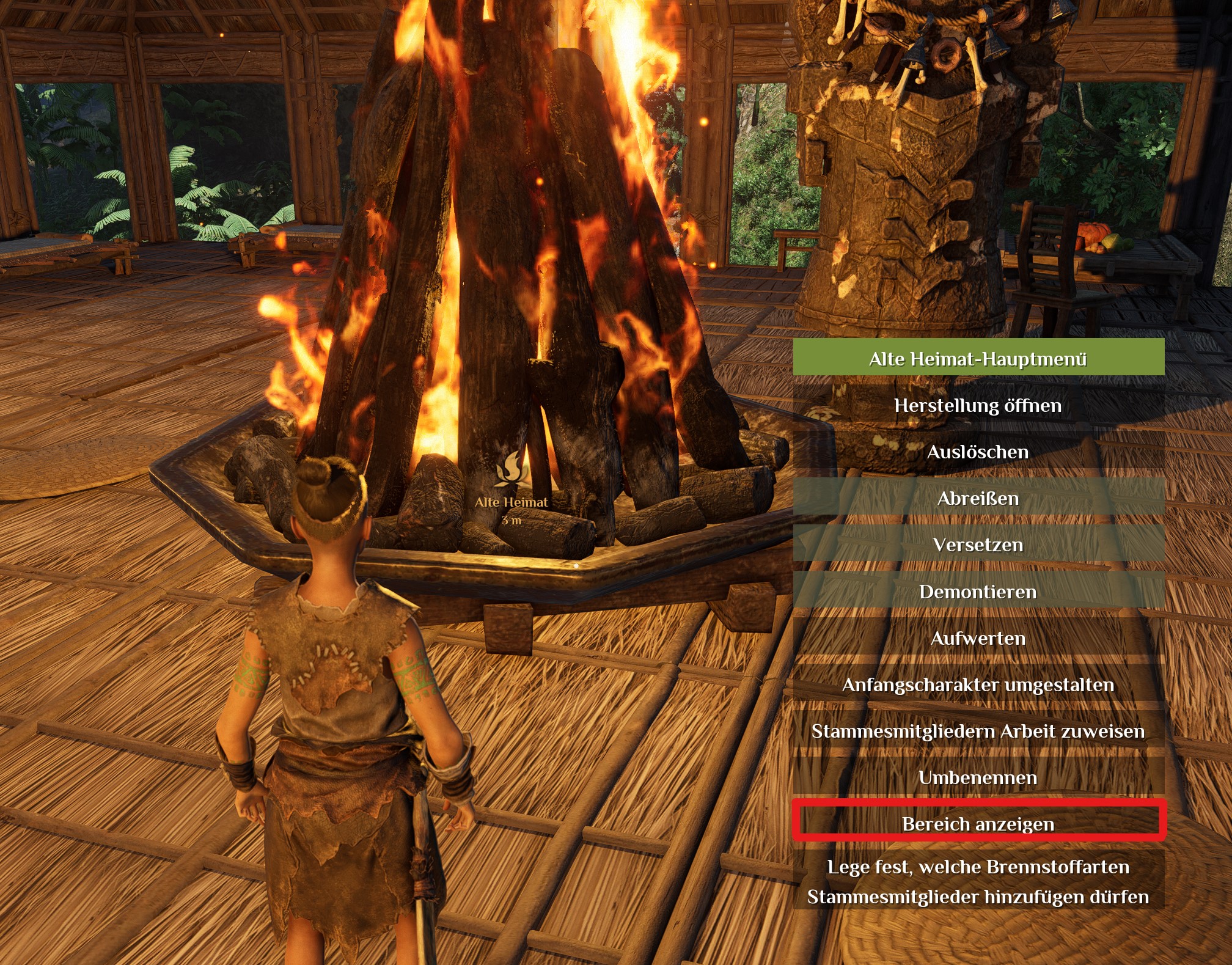This screenshot has height=965, width=1232.
Task: Choose Stammesmitgliedern Arbeit zuweisen
Action: point(978,731)
